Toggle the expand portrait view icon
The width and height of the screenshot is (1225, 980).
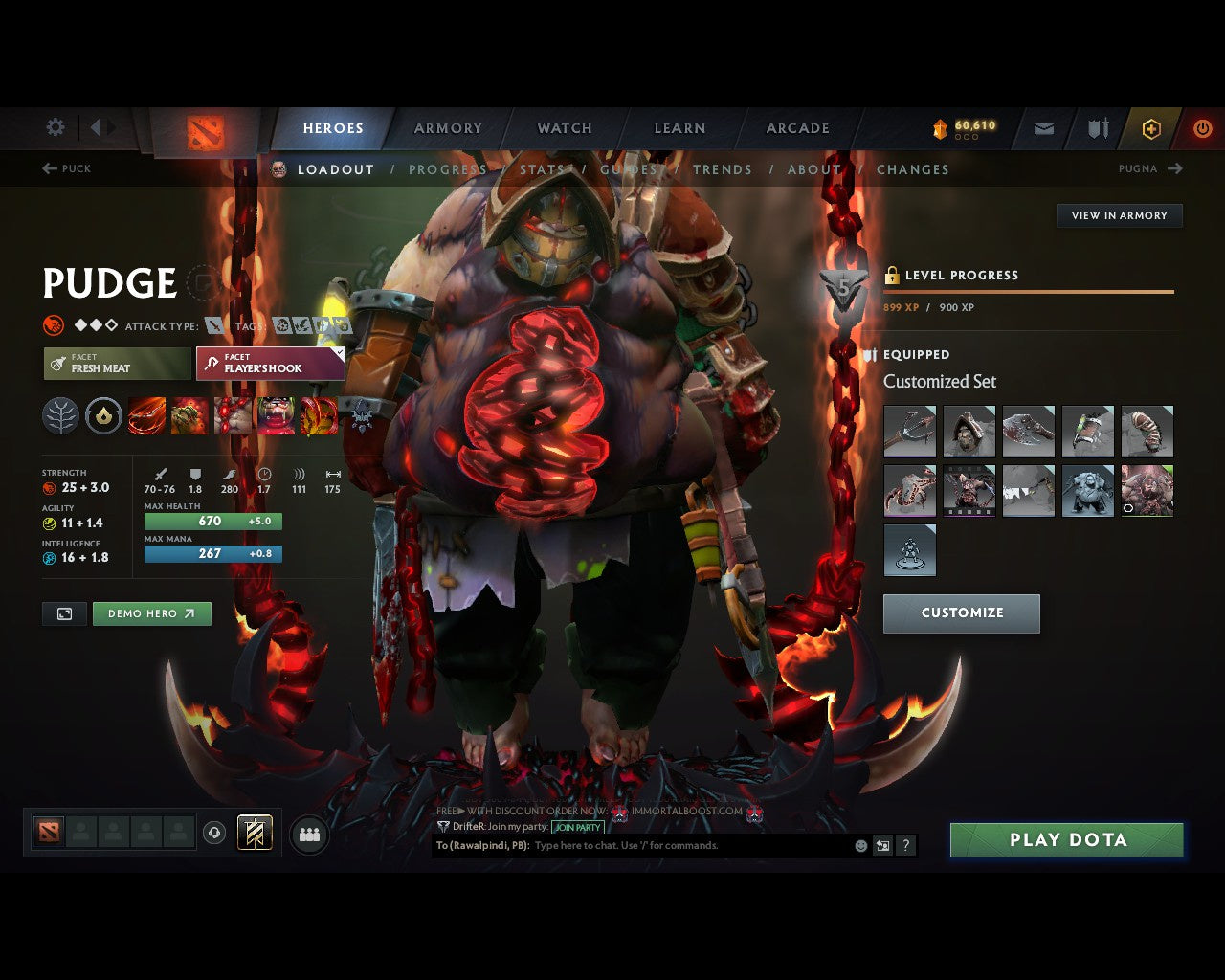click(63, 613)
